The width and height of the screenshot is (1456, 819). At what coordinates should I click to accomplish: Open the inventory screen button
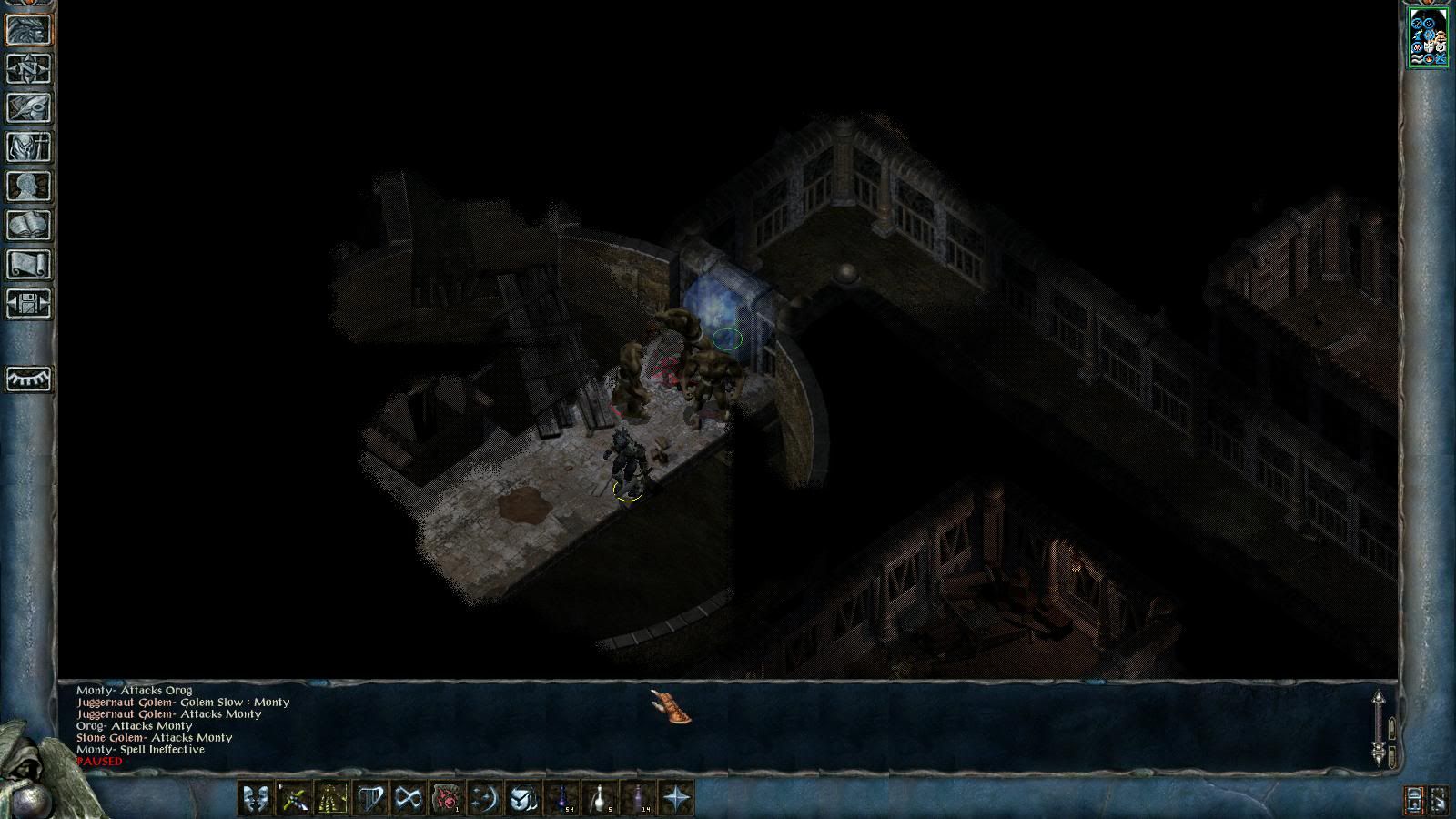tap(29, 147)
